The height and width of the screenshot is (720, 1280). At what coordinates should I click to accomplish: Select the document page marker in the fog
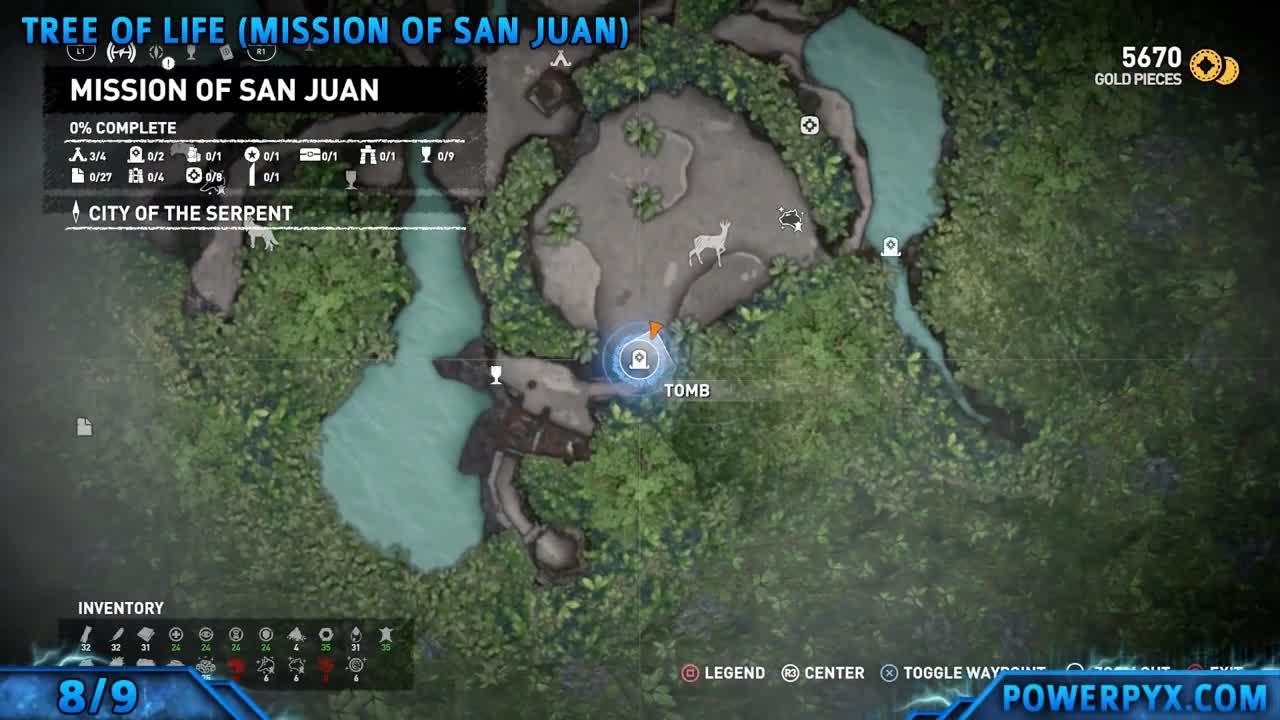[84, 427]
